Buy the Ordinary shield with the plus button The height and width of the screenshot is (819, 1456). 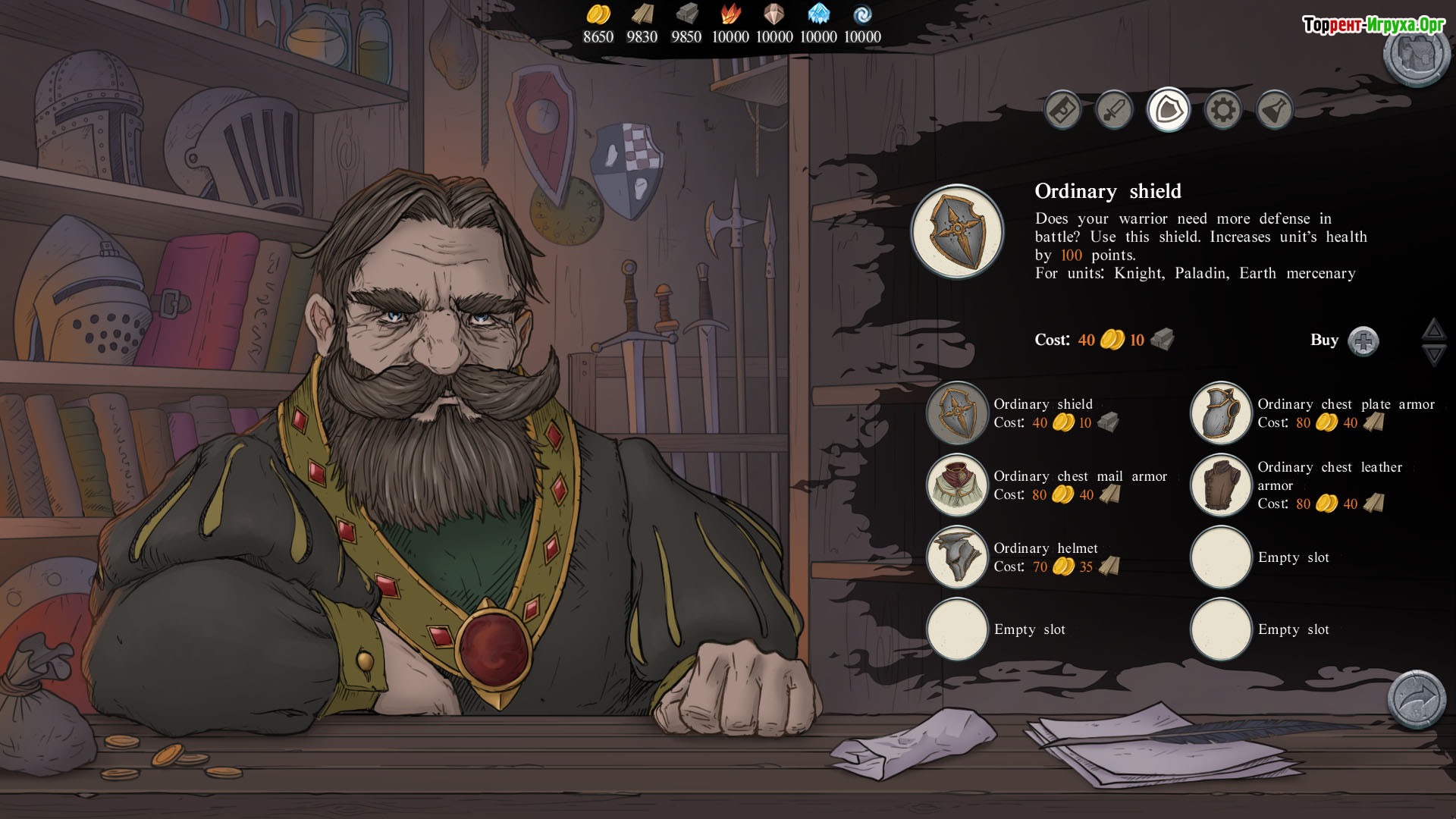[1363, 340]
